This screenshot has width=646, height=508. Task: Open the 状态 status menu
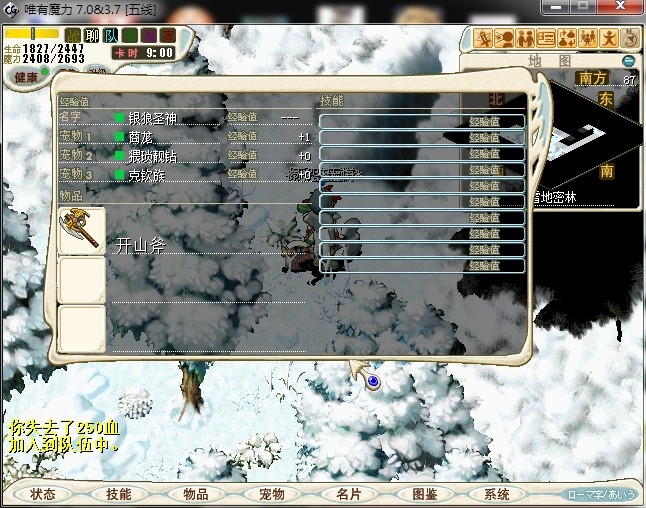(42, 494)
